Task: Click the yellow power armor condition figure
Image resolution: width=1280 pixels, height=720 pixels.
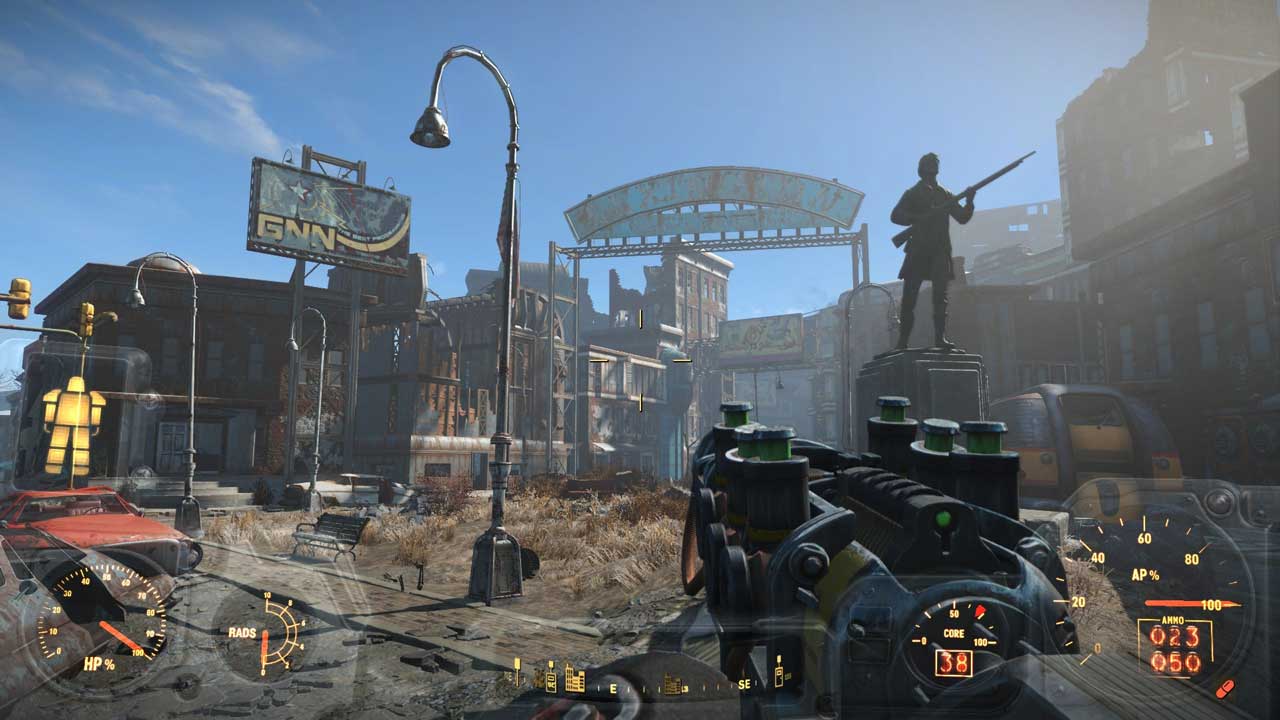Action: tap(73, 424)
